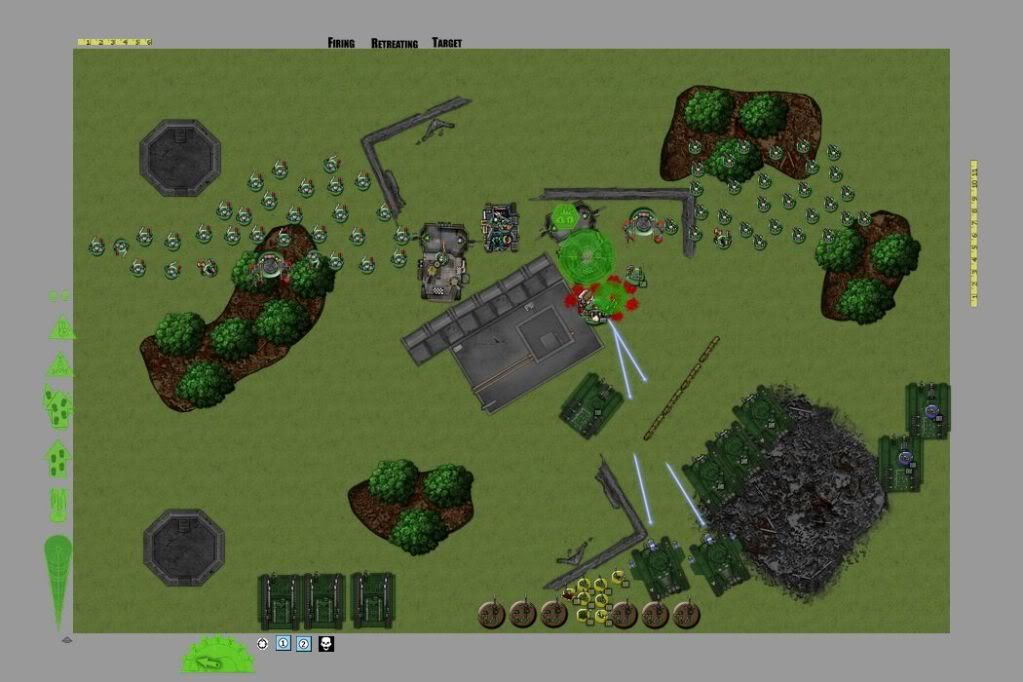This screenshot has width=1023, height=682.
Task: Choose the lower green triangle template
Action: pyautogui.click(x=60, y=365)
